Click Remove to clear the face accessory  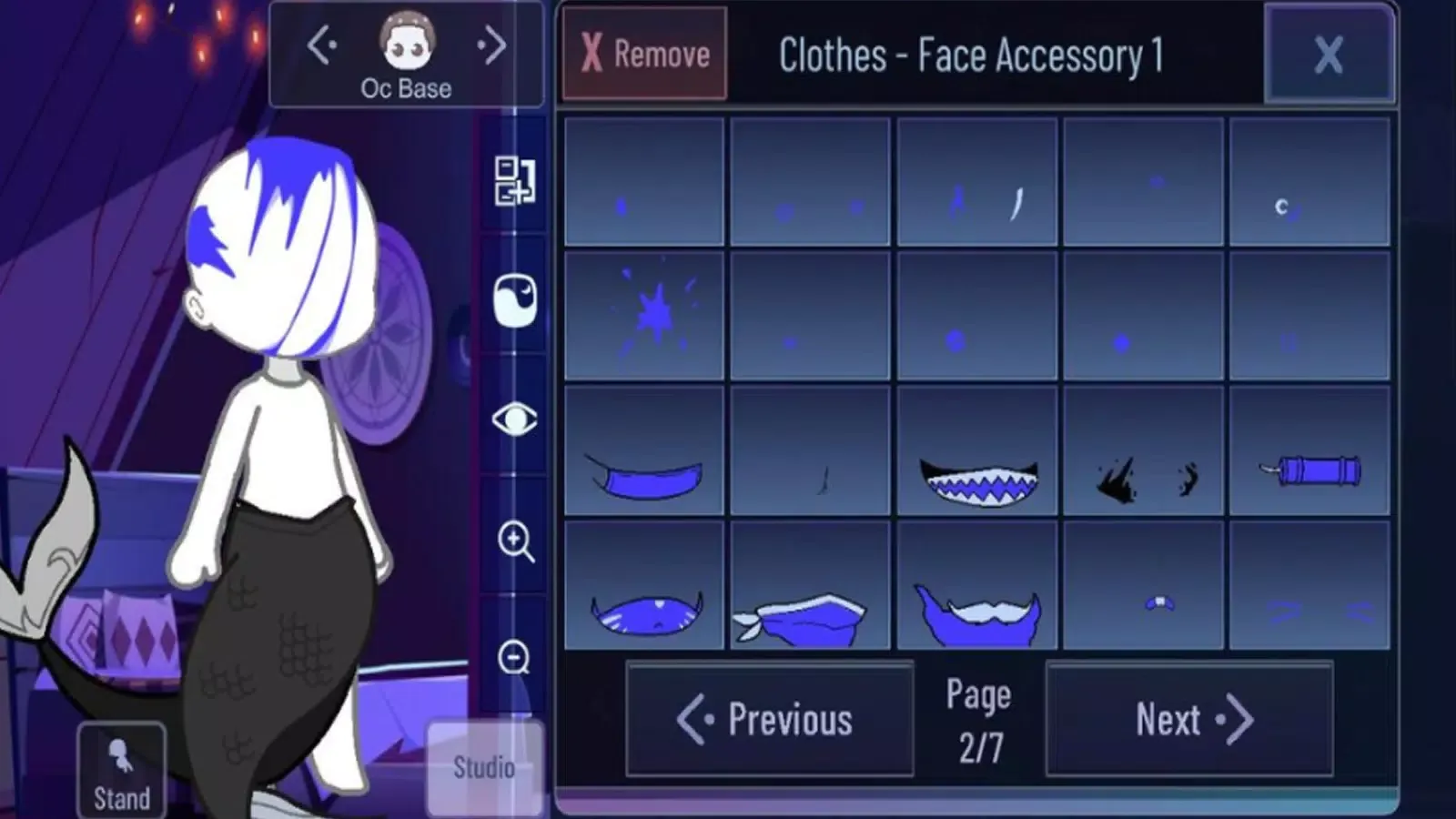click(x=646, y=54)
